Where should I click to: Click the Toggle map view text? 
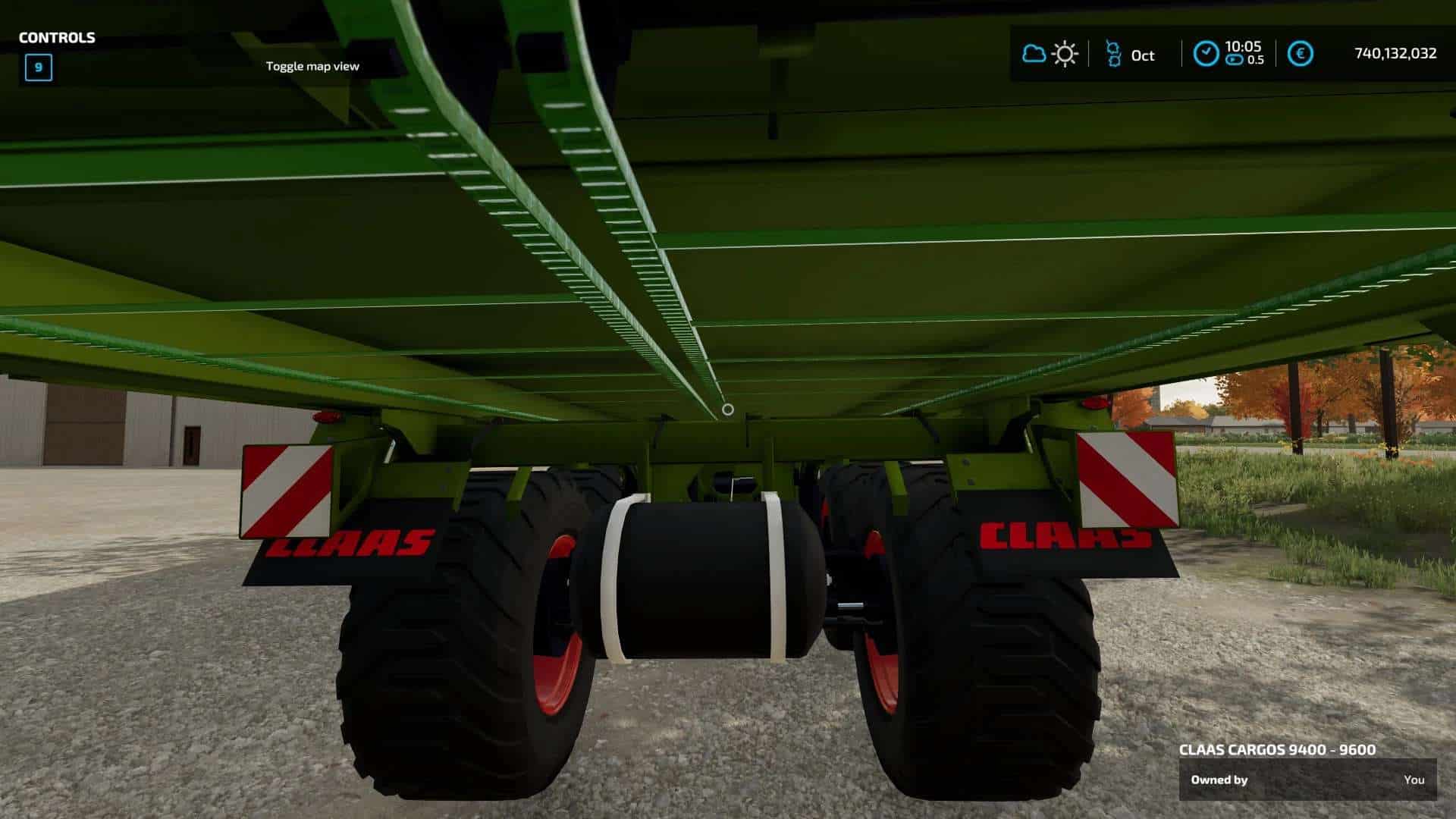[313, 67]
